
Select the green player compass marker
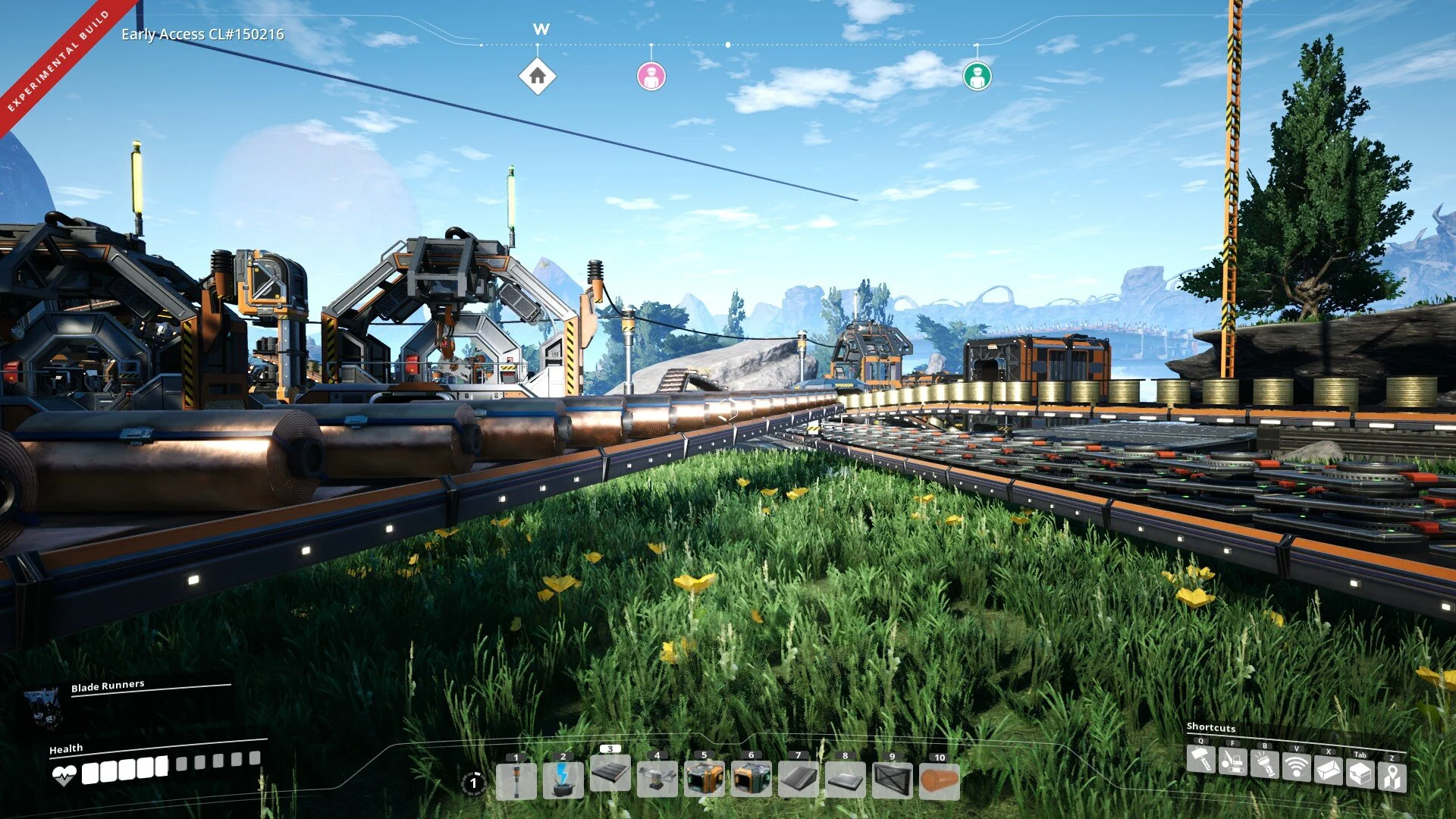pos(977,76)
